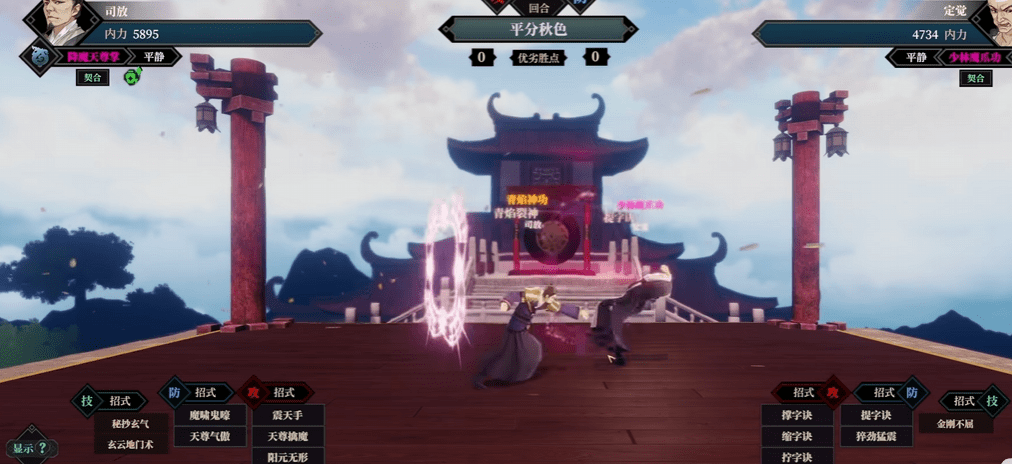Click the right player's 契合 tag
1012x464 pixels.
(x=975, y=77)
